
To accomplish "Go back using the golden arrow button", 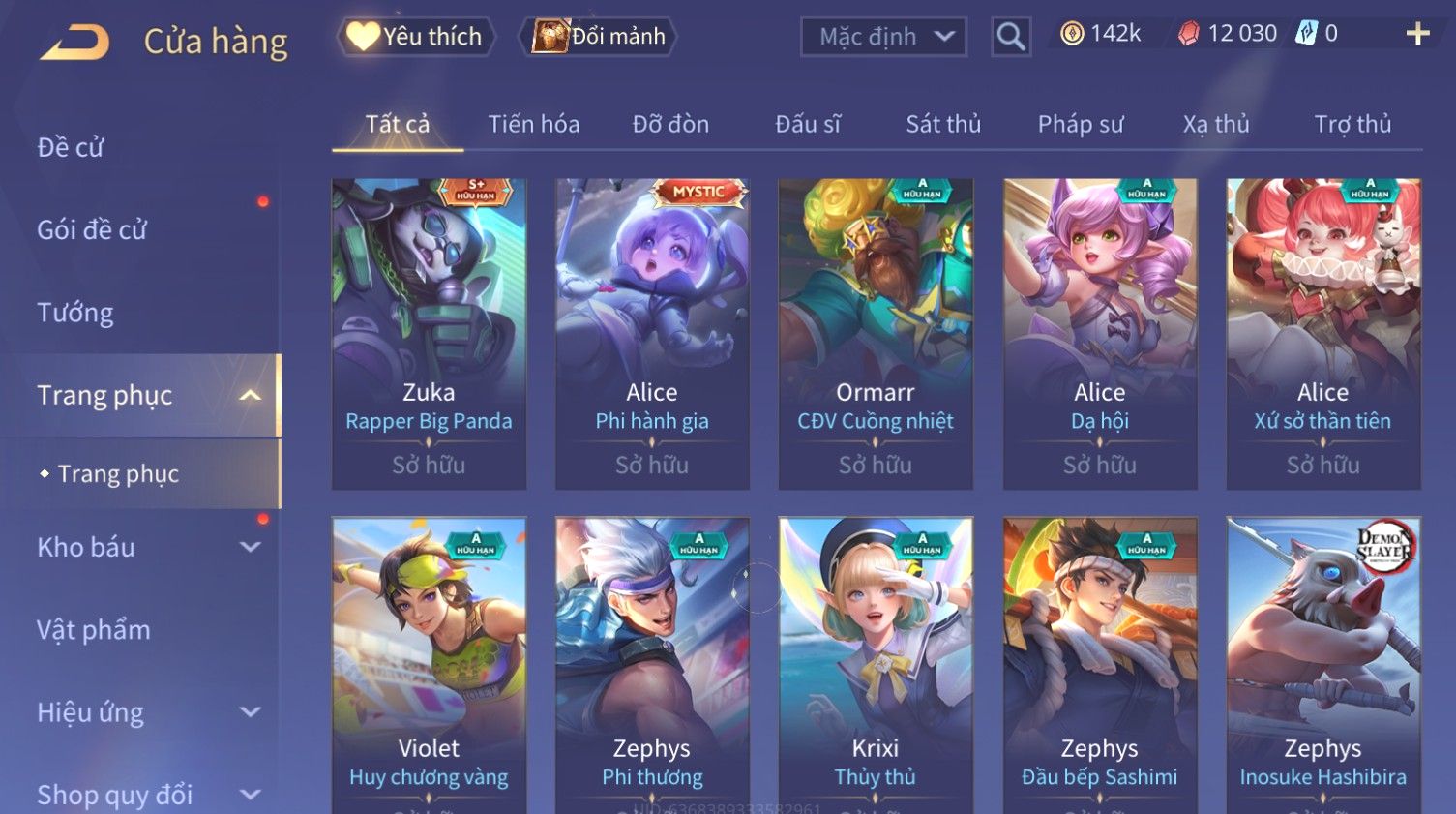I will click(74, 42).
